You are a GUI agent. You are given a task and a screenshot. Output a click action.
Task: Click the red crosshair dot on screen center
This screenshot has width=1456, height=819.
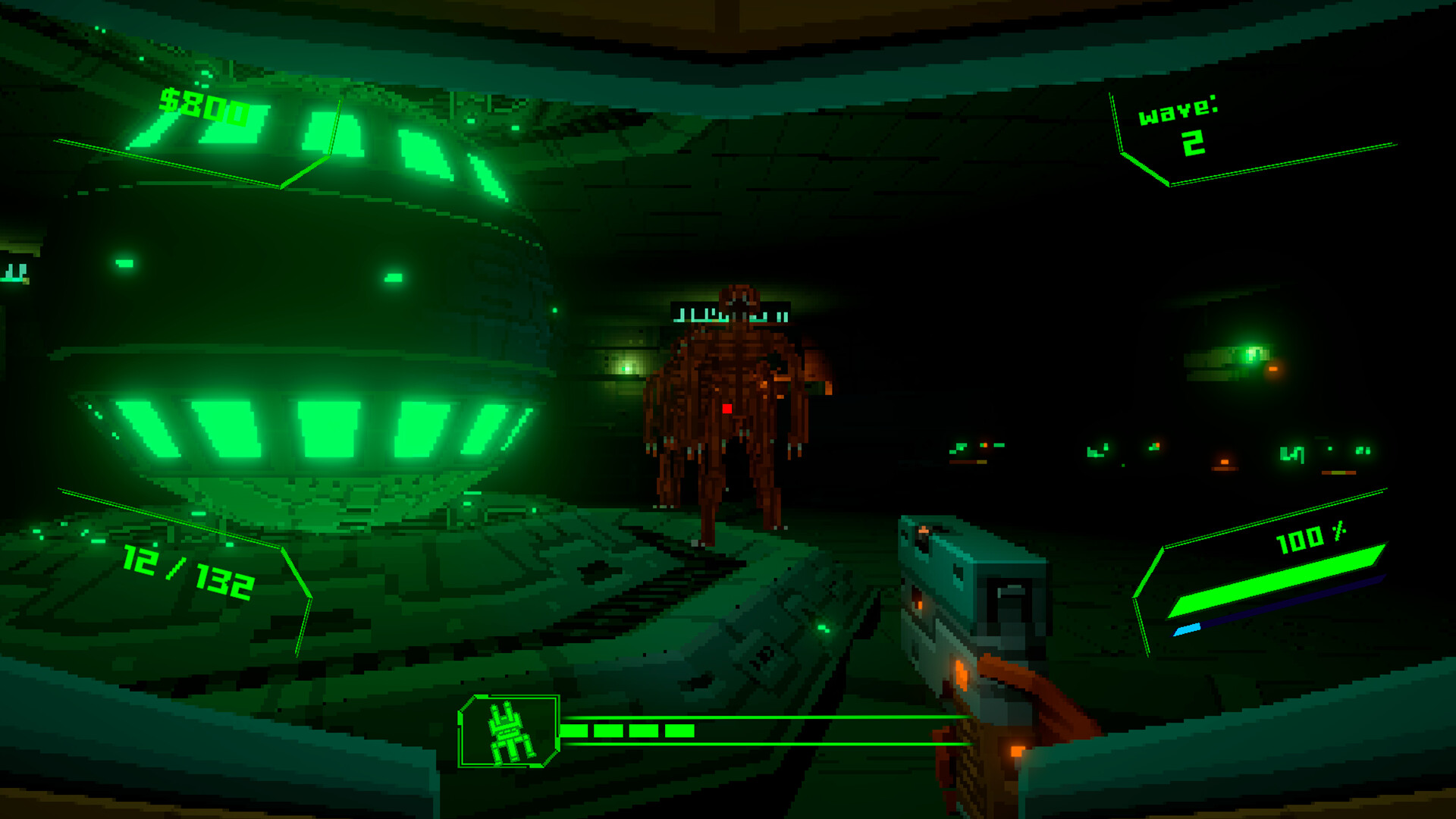(x=727, y=409)
